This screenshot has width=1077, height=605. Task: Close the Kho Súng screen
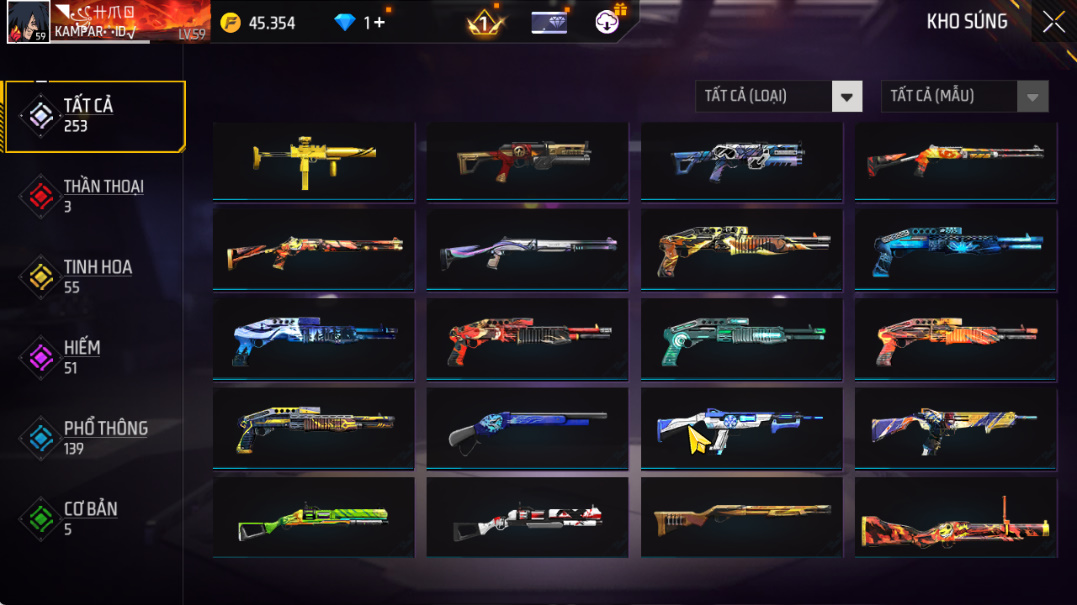1053,22
